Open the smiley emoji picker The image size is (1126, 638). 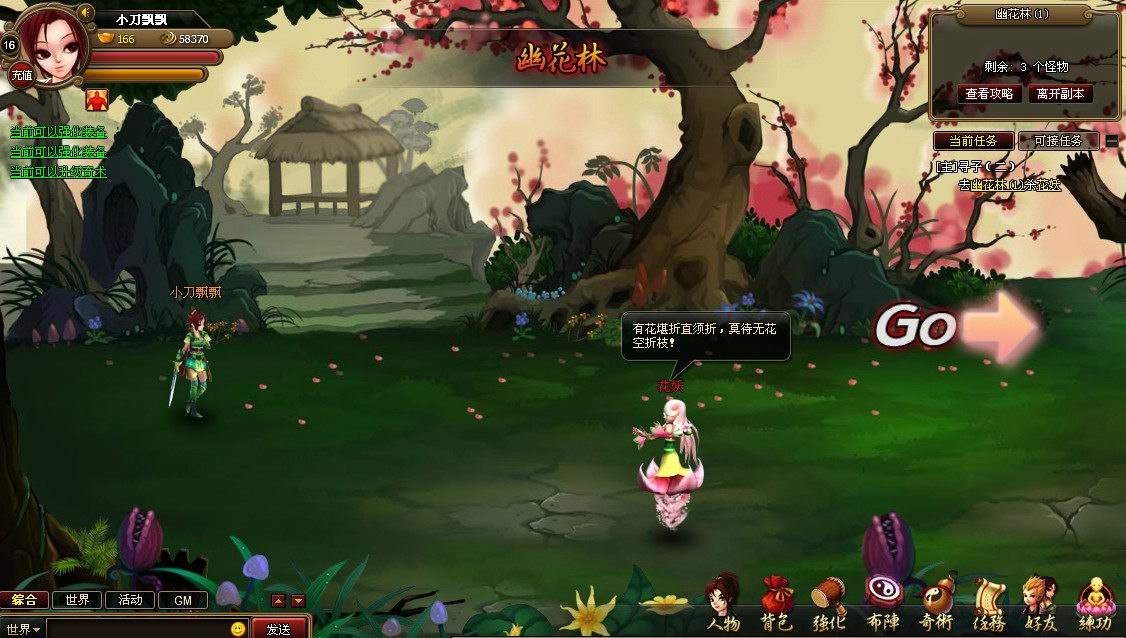pos(238,629)
